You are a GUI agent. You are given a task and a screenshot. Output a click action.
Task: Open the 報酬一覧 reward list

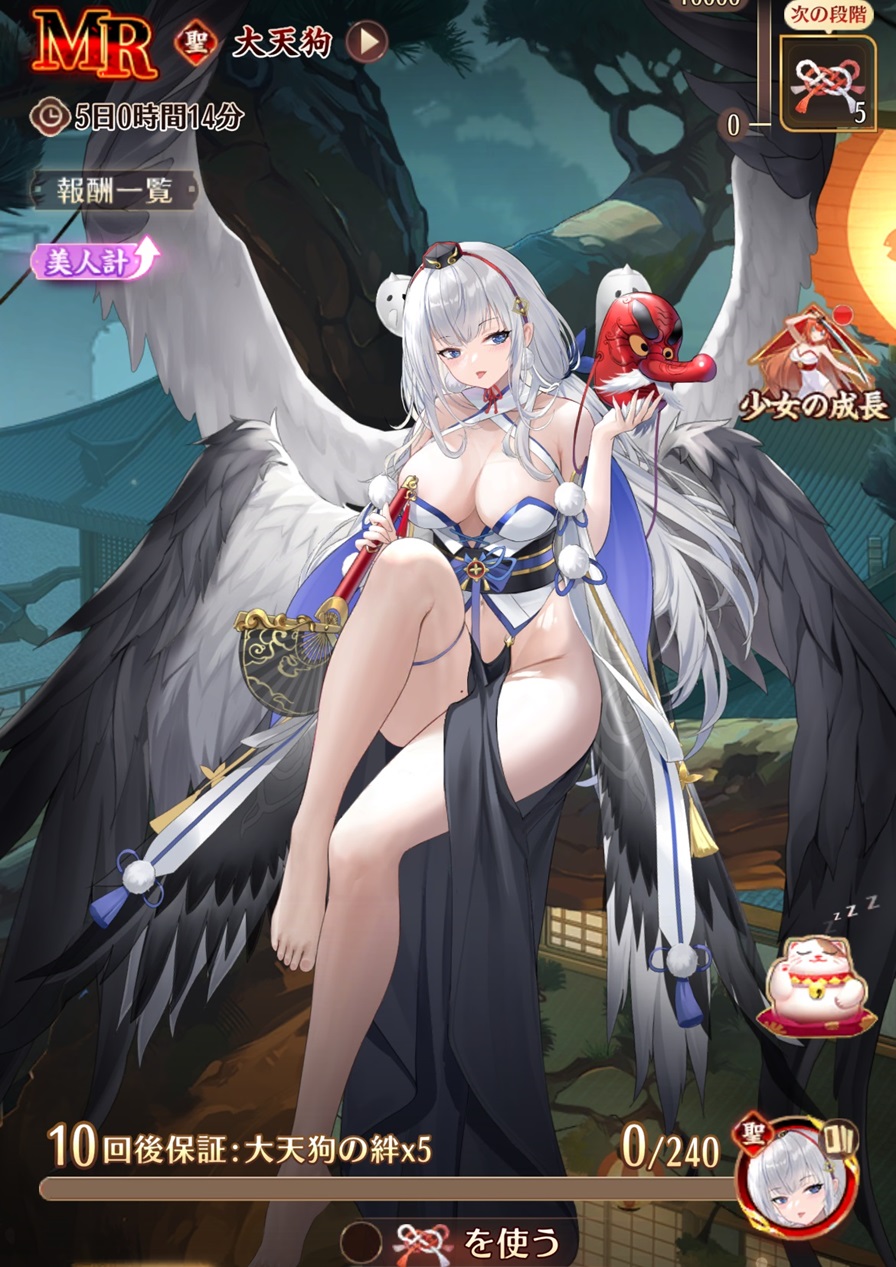(x=114, y=192)
